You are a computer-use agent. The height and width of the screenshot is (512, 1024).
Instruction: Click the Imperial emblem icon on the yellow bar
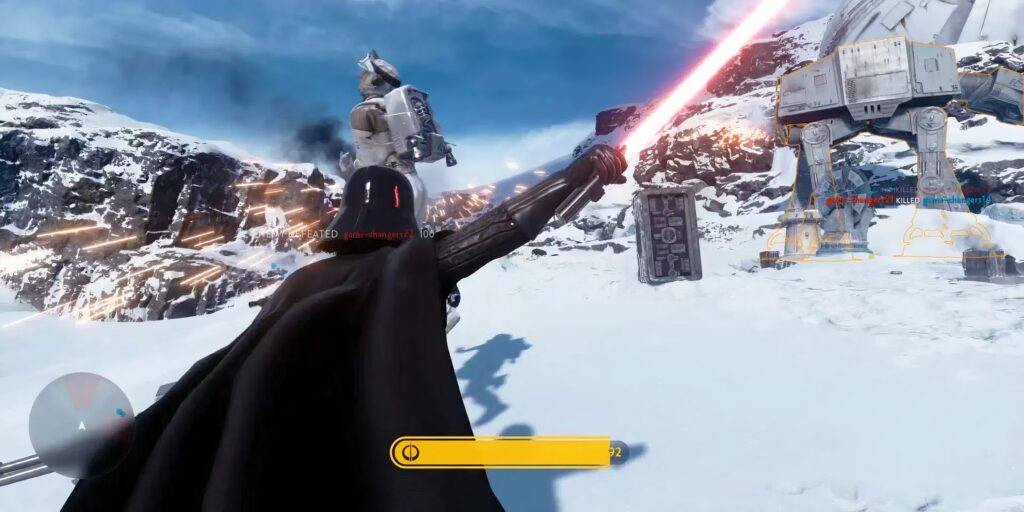click(410, 453)
